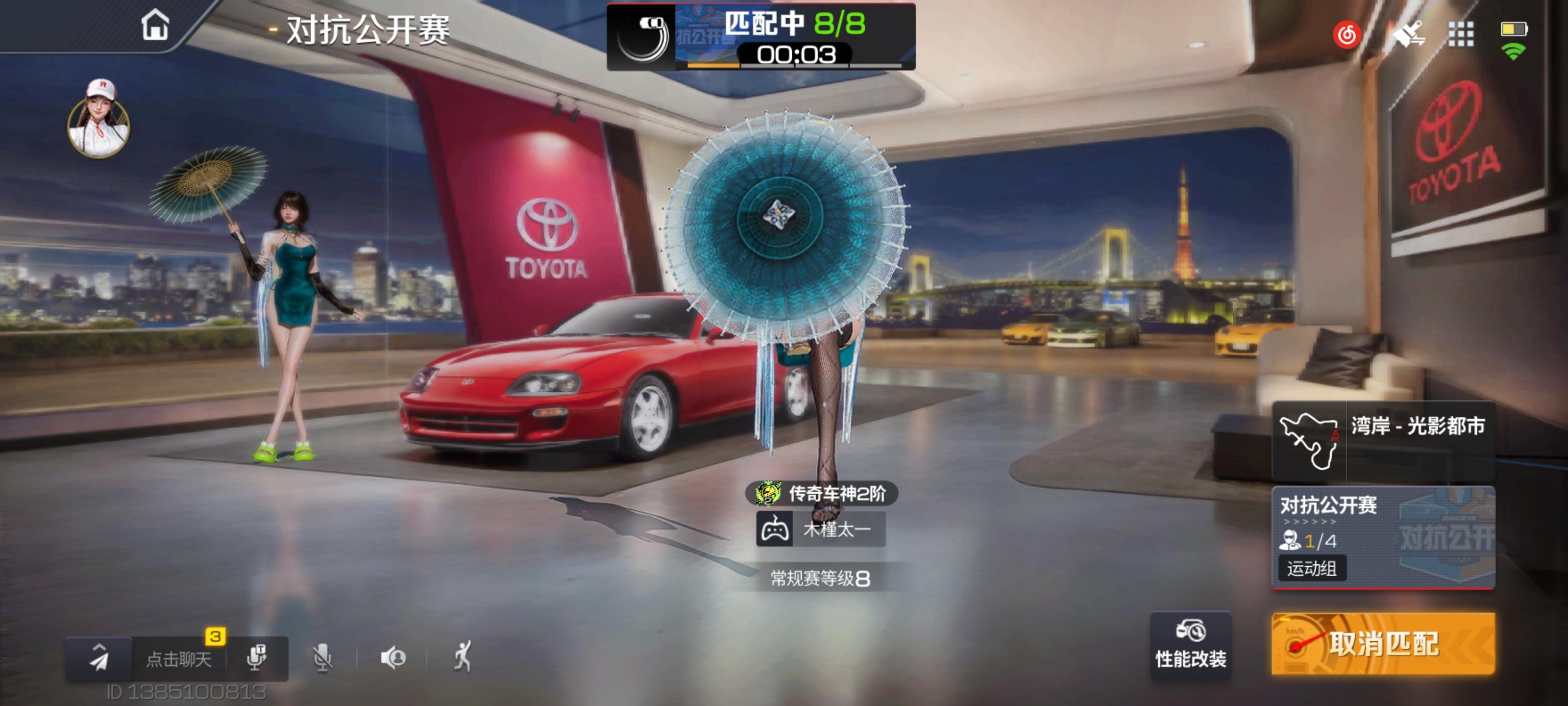
Task: Toggle the team voice speaker
Action: pos(393,658)
